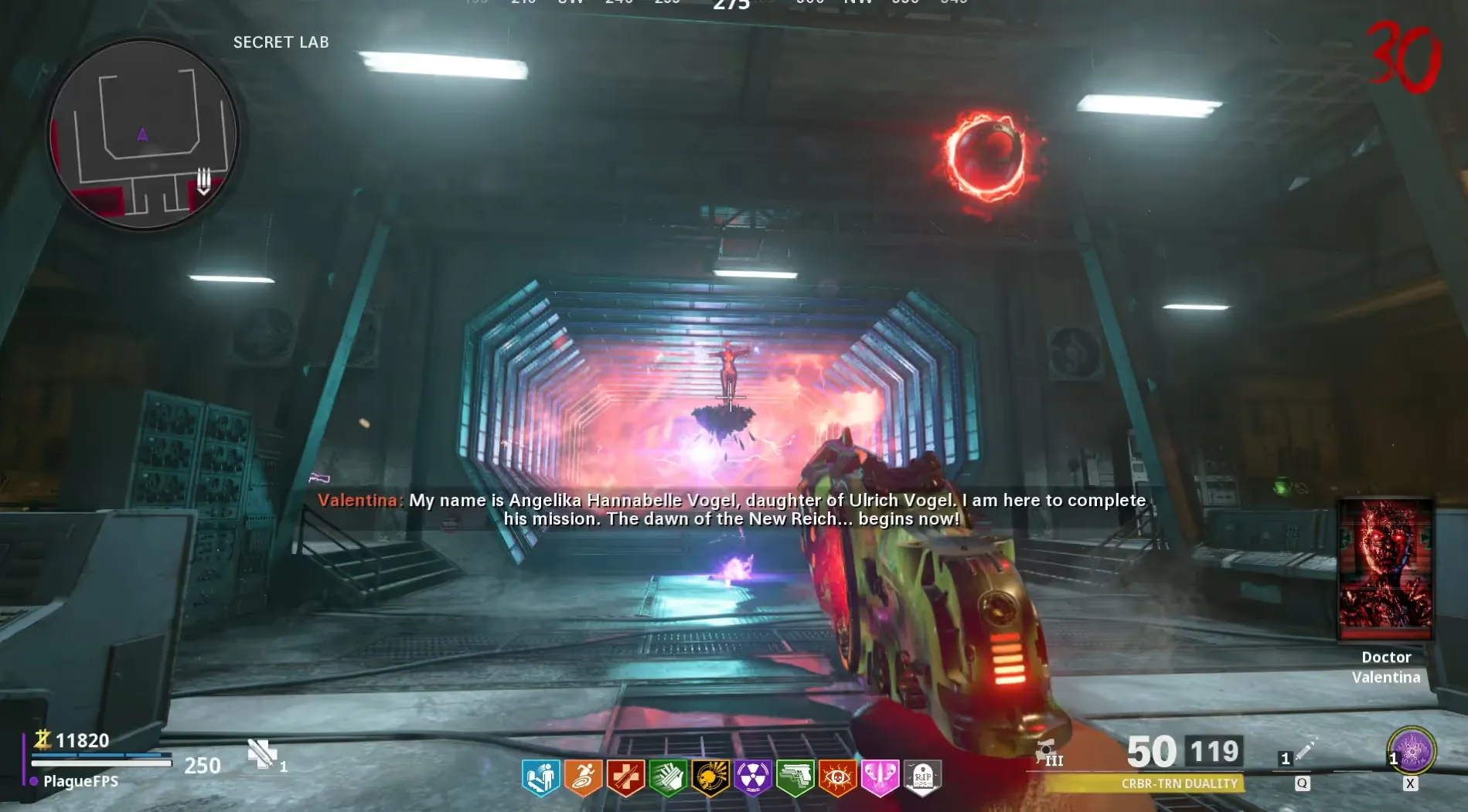Image resolution: width=1468 pixels, height=812 pixels.
Task: Click the Tombstone Soda RIP gravestone perk
Action: coord(922,776)
